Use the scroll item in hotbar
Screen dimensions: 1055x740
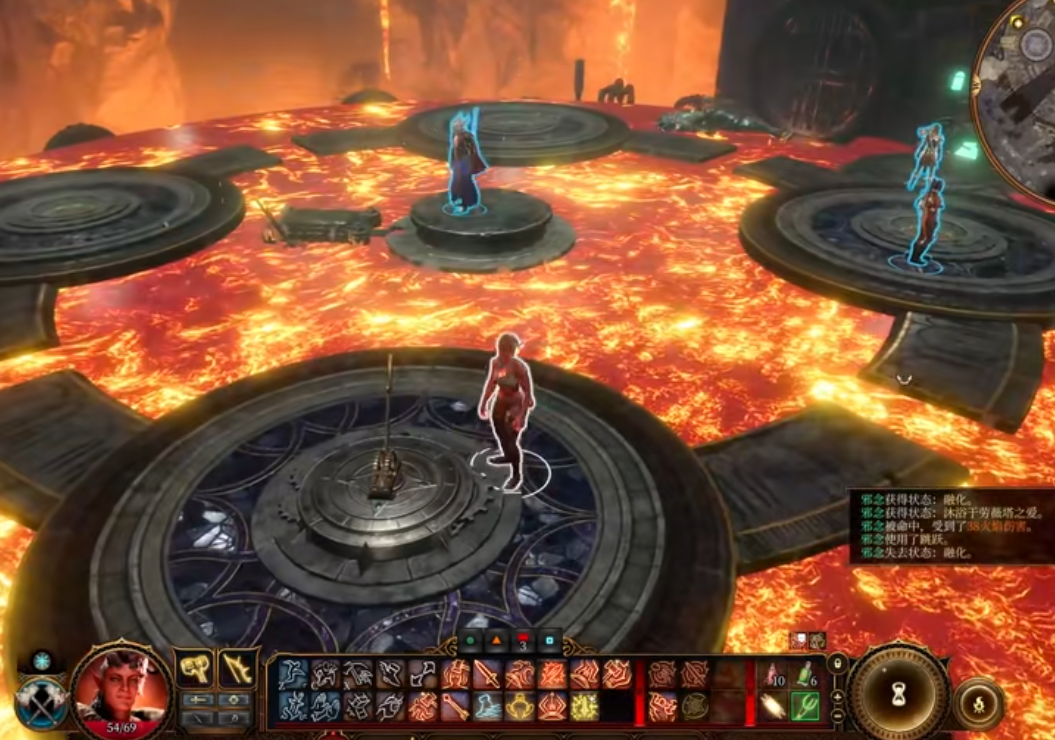(x=771, y=707)
